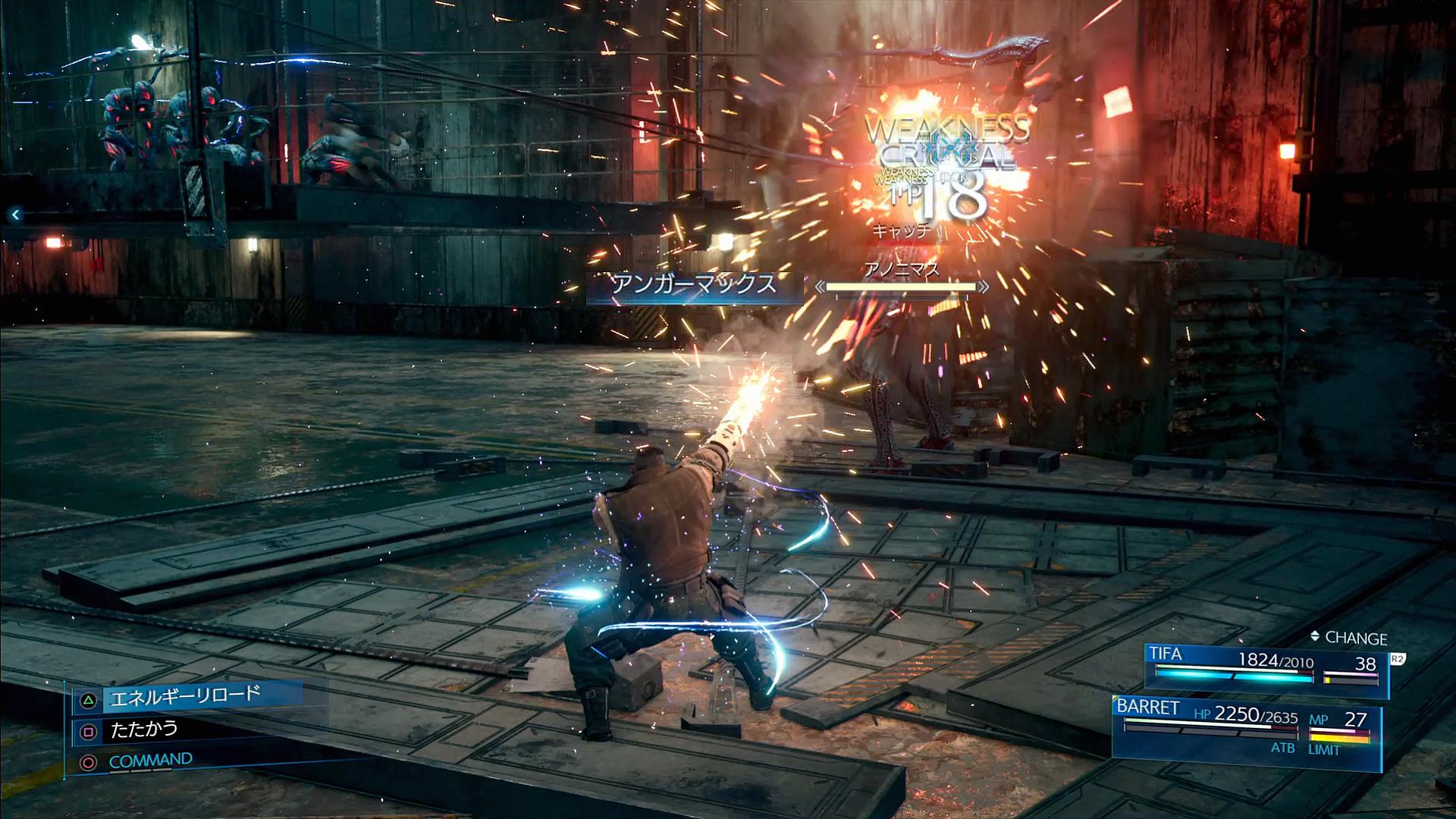Choose the たたかう attack command

click(x=143, y=730)
